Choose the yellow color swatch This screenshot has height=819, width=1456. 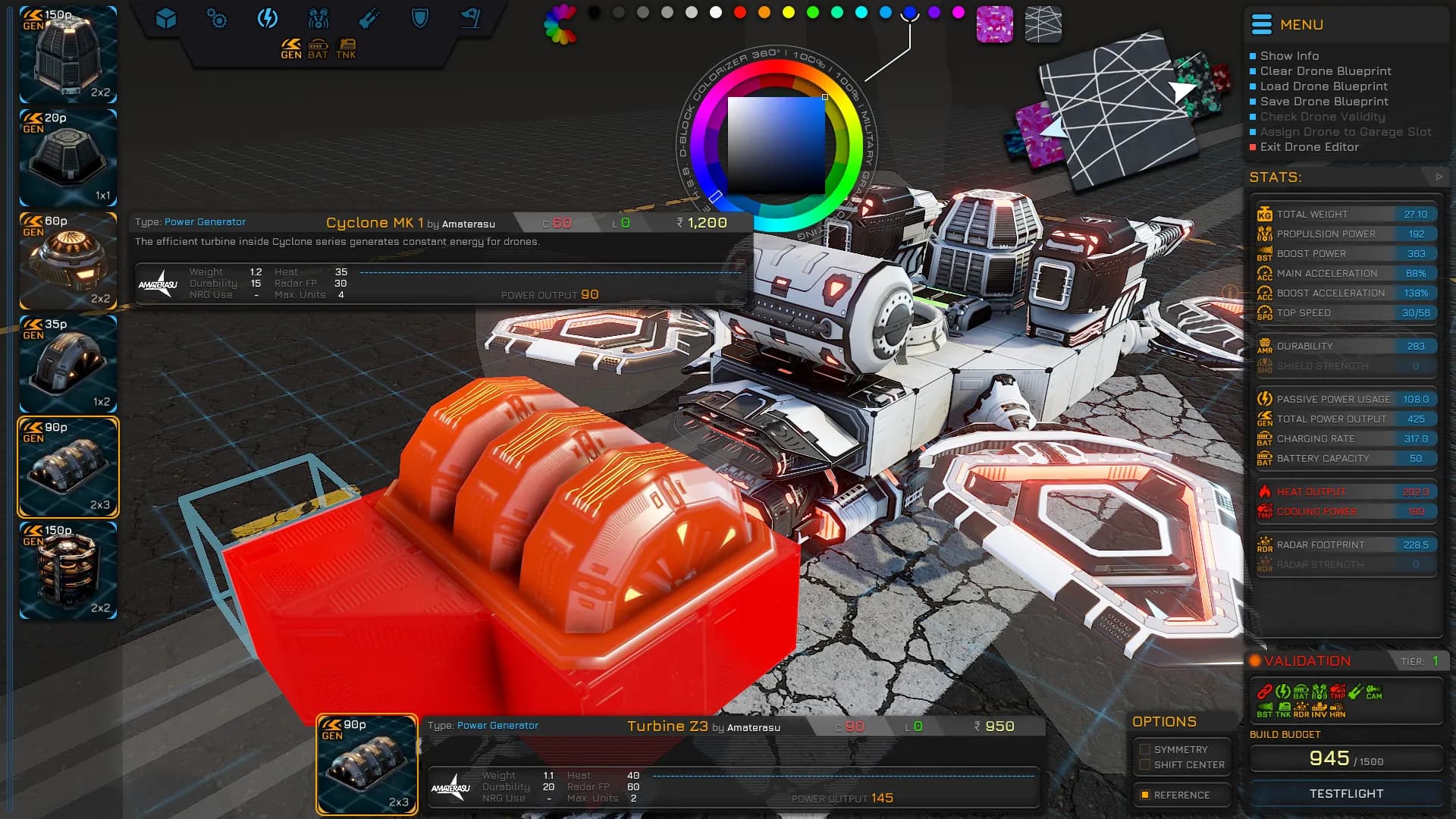[x=789, y=12]
